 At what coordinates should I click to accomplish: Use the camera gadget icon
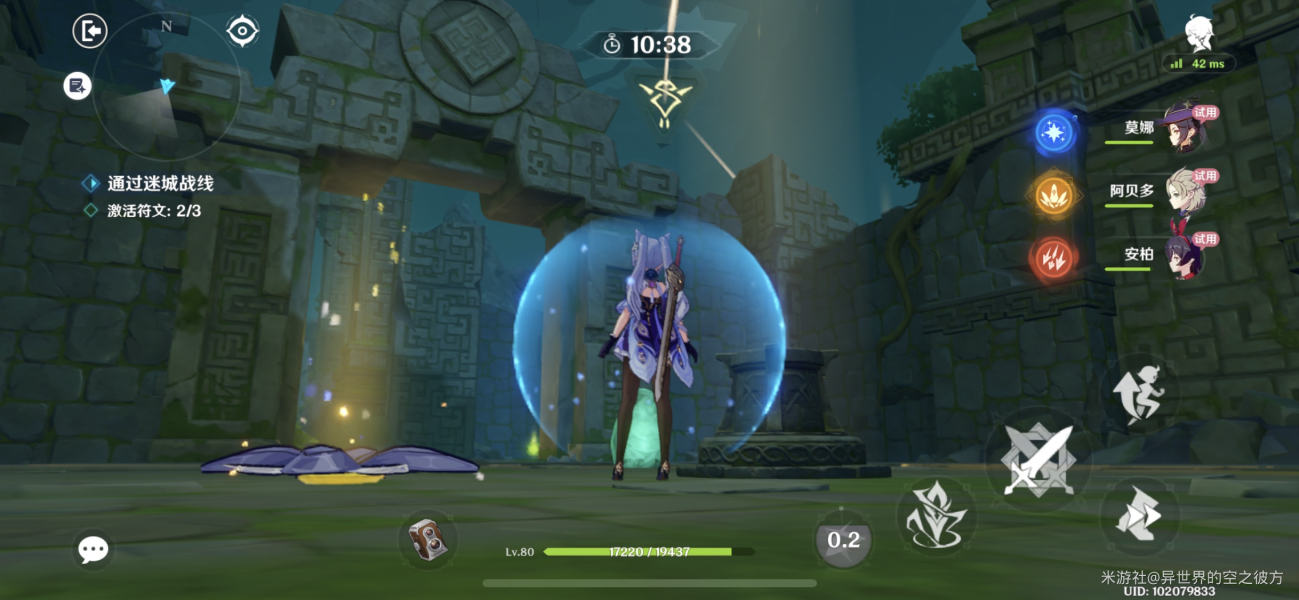click(x=428, y=540)
